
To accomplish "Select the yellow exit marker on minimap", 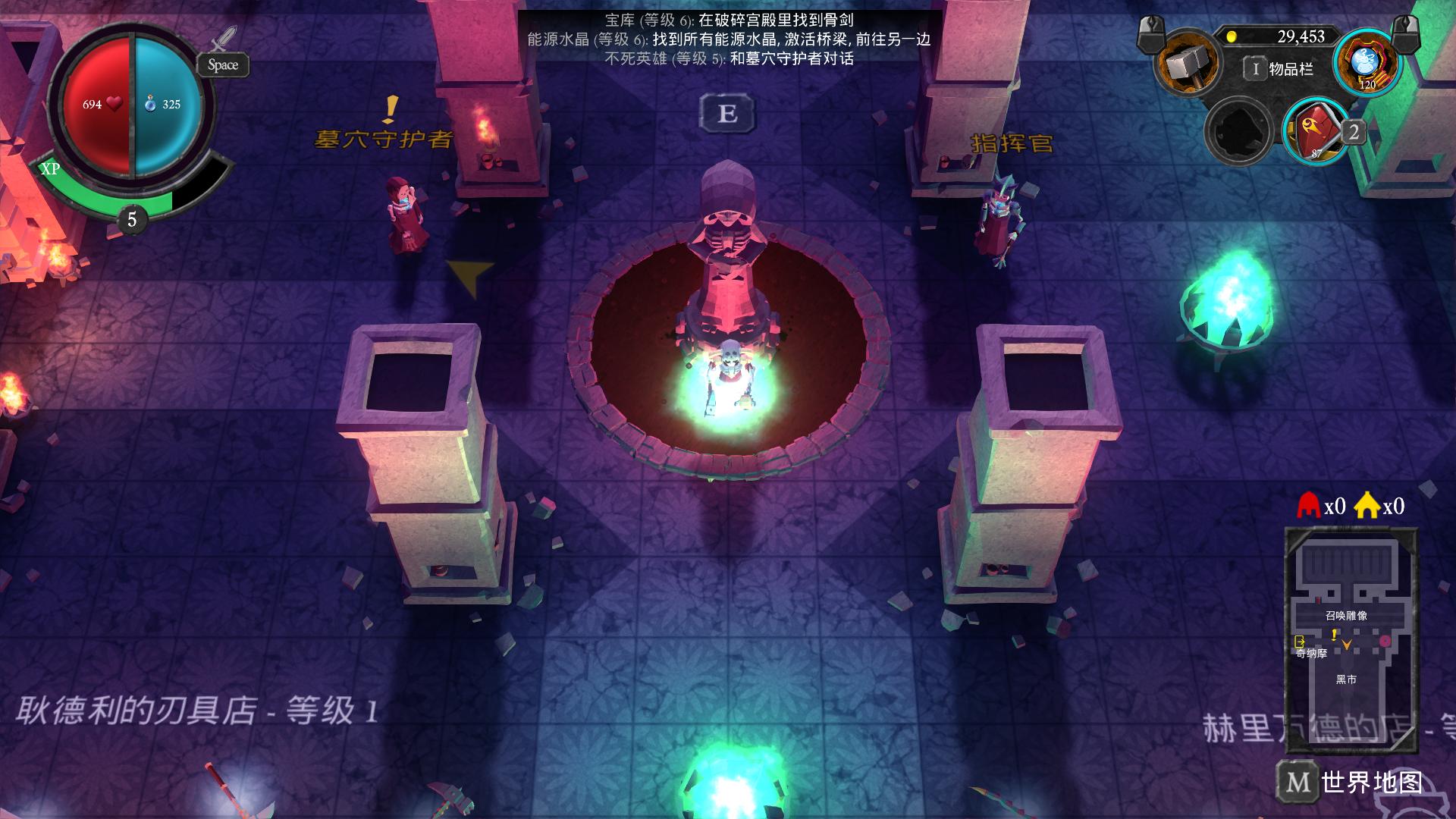I will coord(1300,642).
